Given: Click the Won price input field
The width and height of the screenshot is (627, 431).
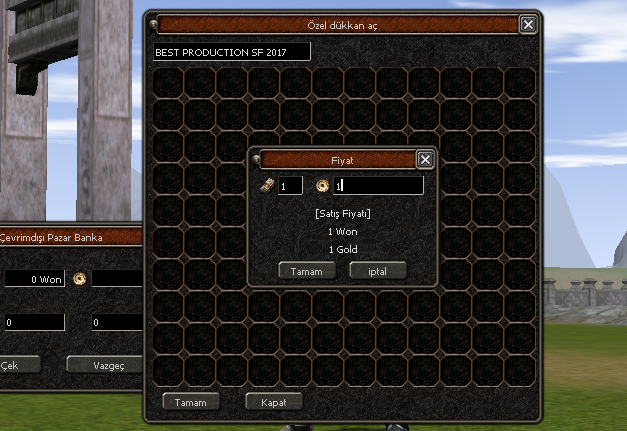Looking at the screenshot, I should click(290, 186).
